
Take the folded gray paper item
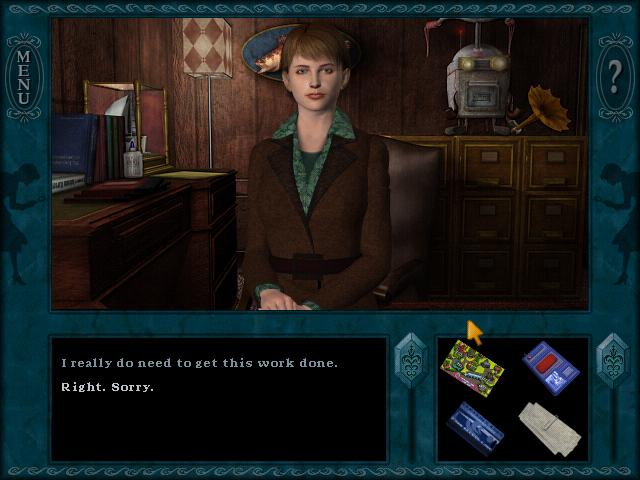[x=550, y=425]
